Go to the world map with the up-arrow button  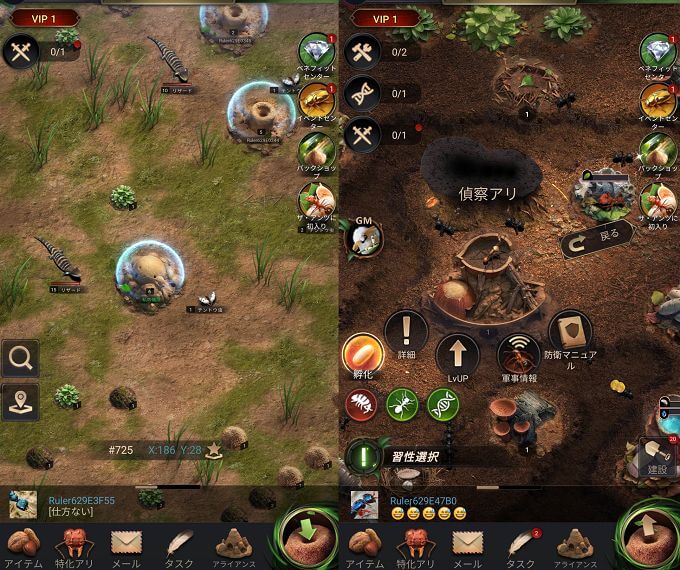tap(646, 536)
